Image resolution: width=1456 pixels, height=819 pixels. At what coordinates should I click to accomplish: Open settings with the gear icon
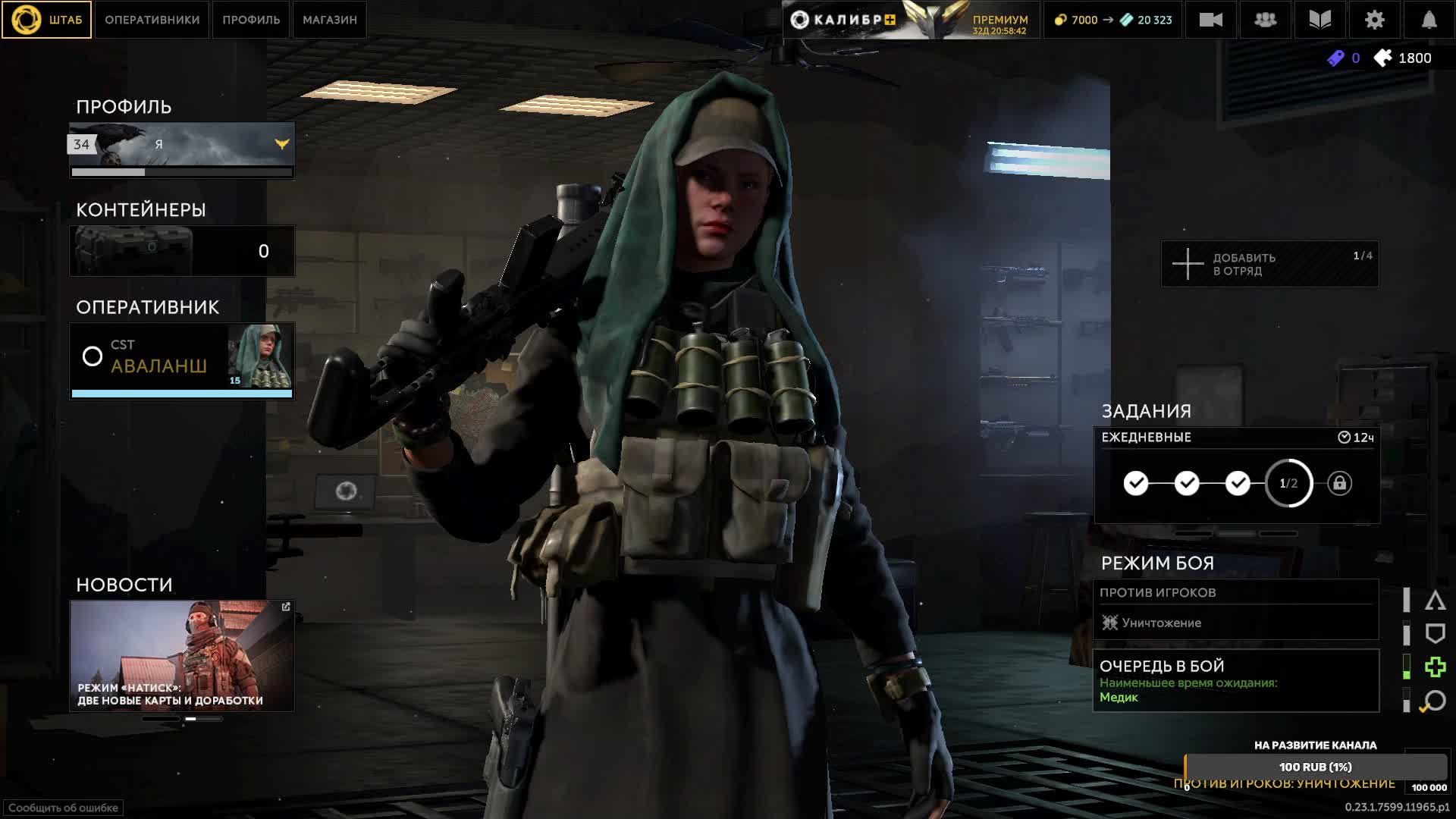click(1374, 20)
